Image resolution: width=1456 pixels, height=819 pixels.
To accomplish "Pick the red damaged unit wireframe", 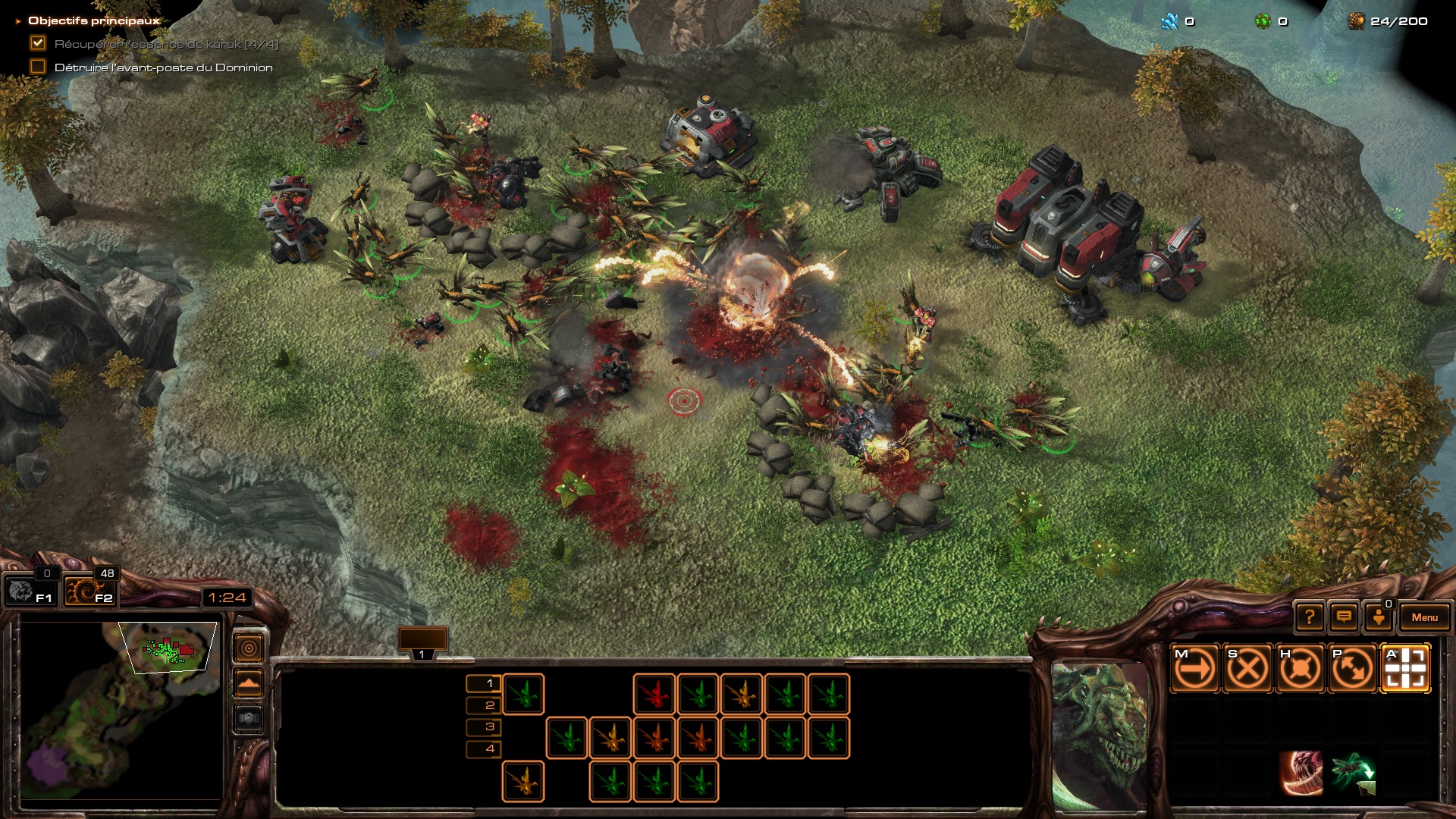I will pos(654,695).
